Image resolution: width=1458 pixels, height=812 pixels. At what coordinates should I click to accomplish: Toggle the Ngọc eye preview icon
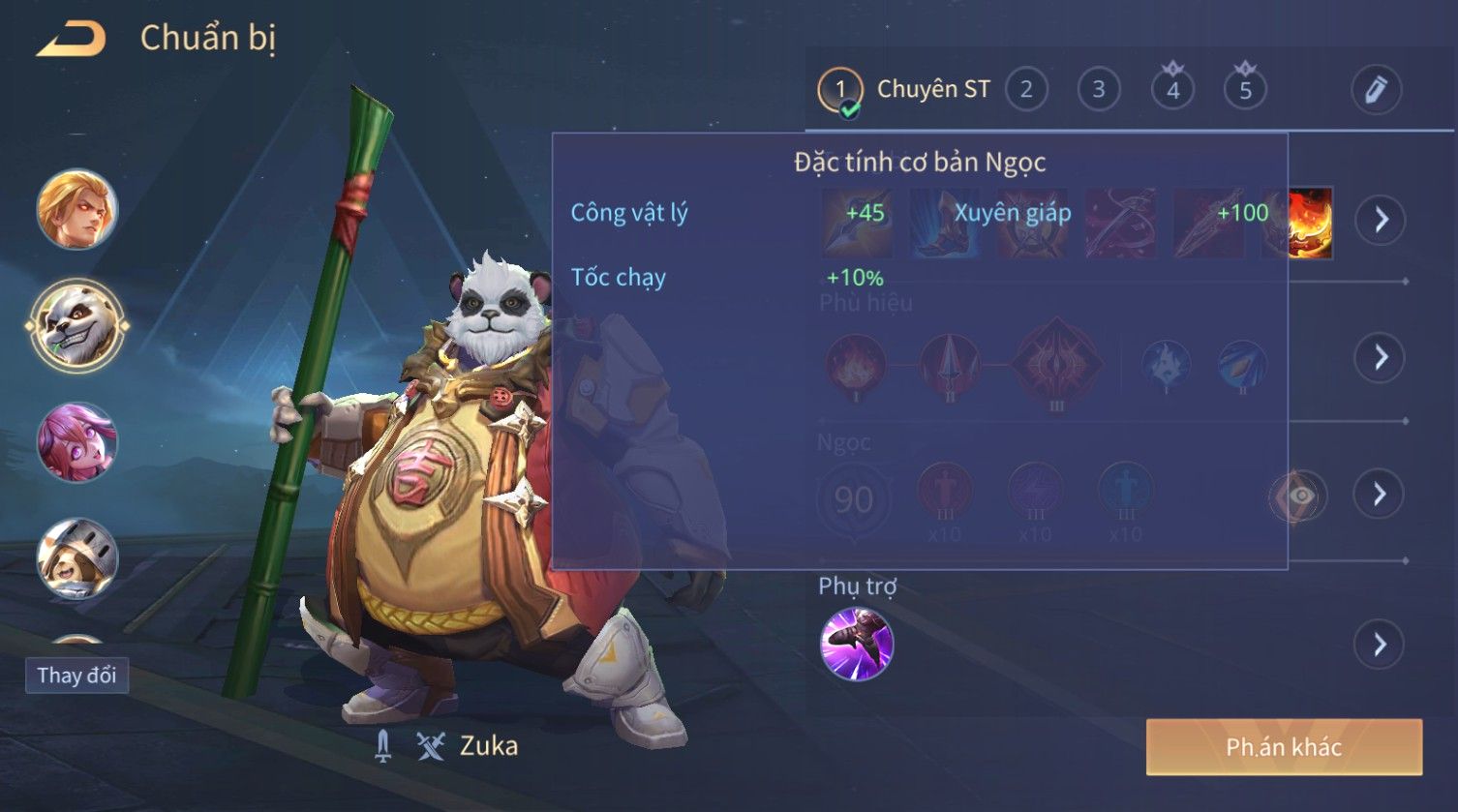pos(1300,496)
